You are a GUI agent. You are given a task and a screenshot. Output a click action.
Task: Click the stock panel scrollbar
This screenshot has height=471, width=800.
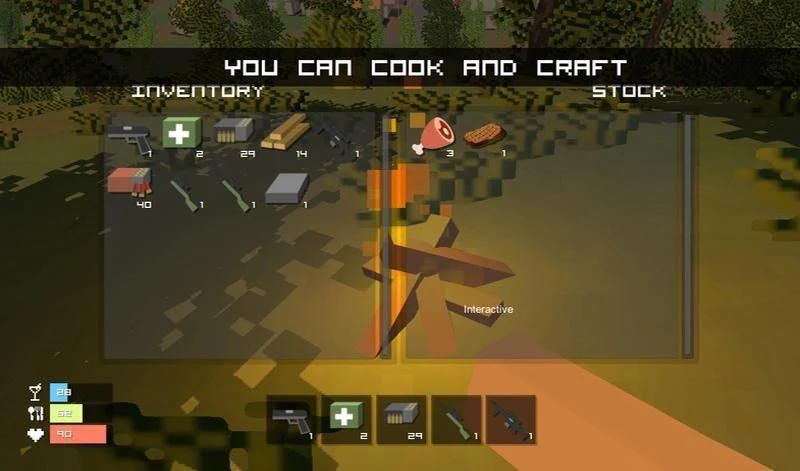687,235
